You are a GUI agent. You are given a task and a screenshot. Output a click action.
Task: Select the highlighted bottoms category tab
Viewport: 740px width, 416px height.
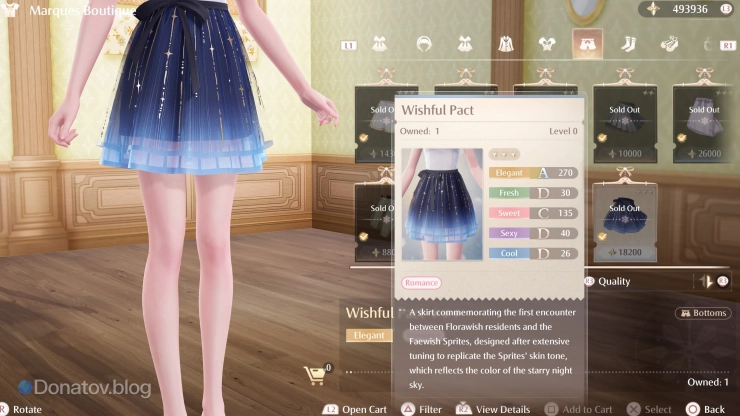587,44
